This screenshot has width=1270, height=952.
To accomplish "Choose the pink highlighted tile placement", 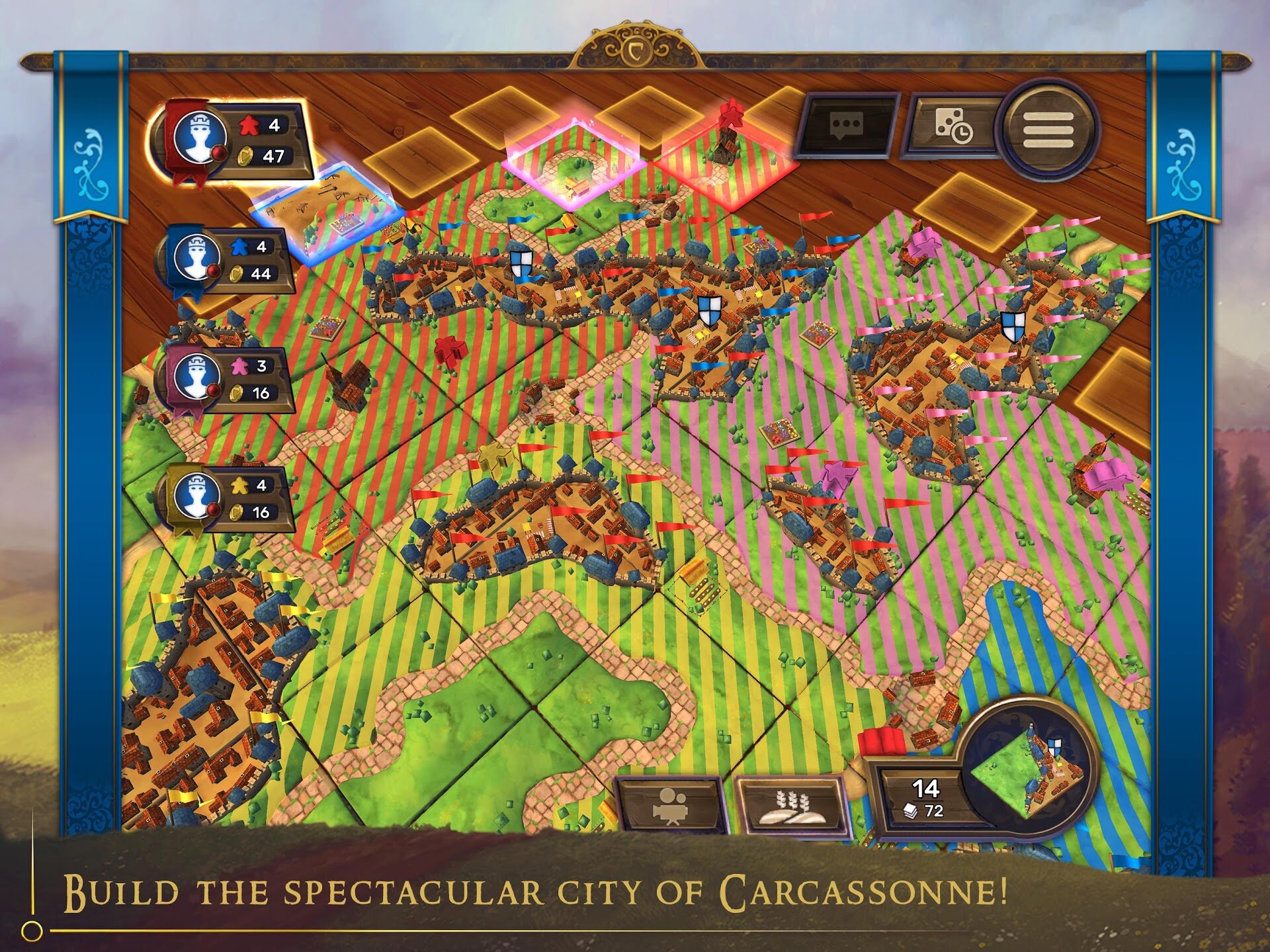I will click(574, 162).
